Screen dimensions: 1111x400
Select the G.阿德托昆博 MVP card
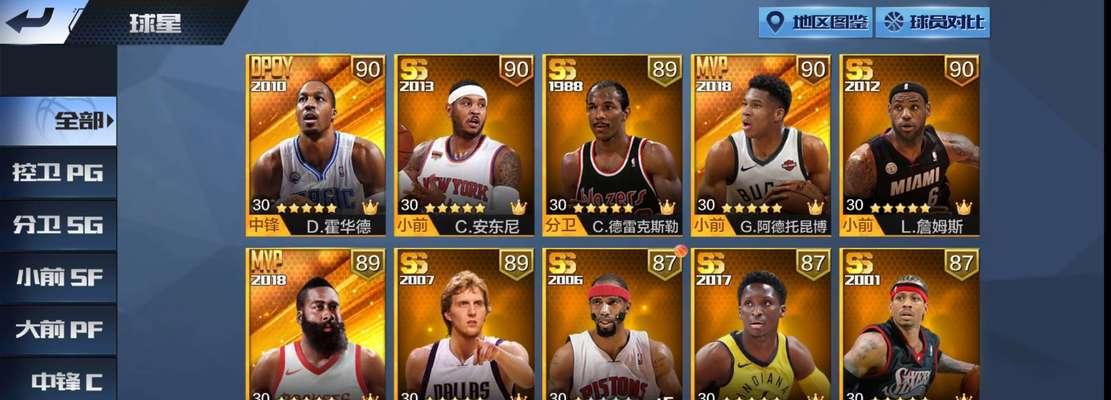761,145
